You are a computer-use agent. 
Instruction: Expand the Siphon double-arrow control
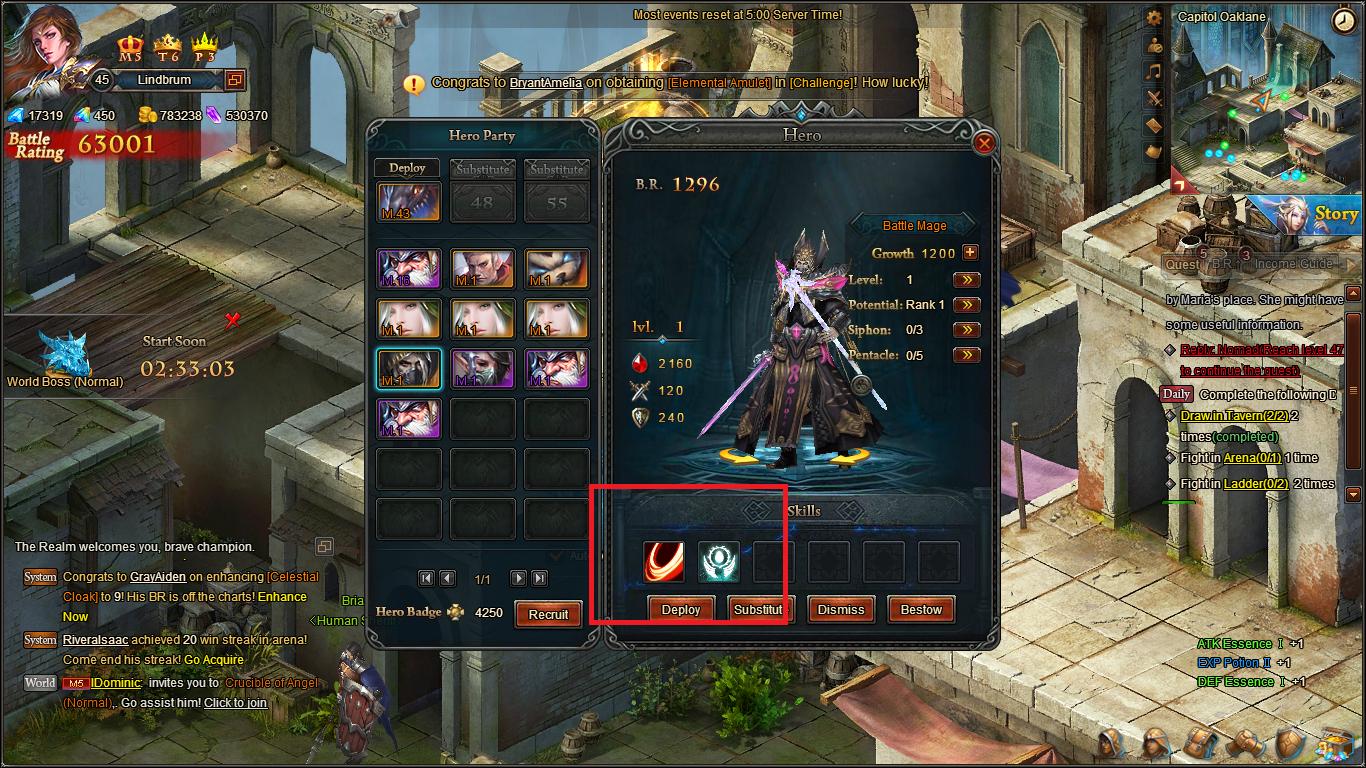click(965, 329)
